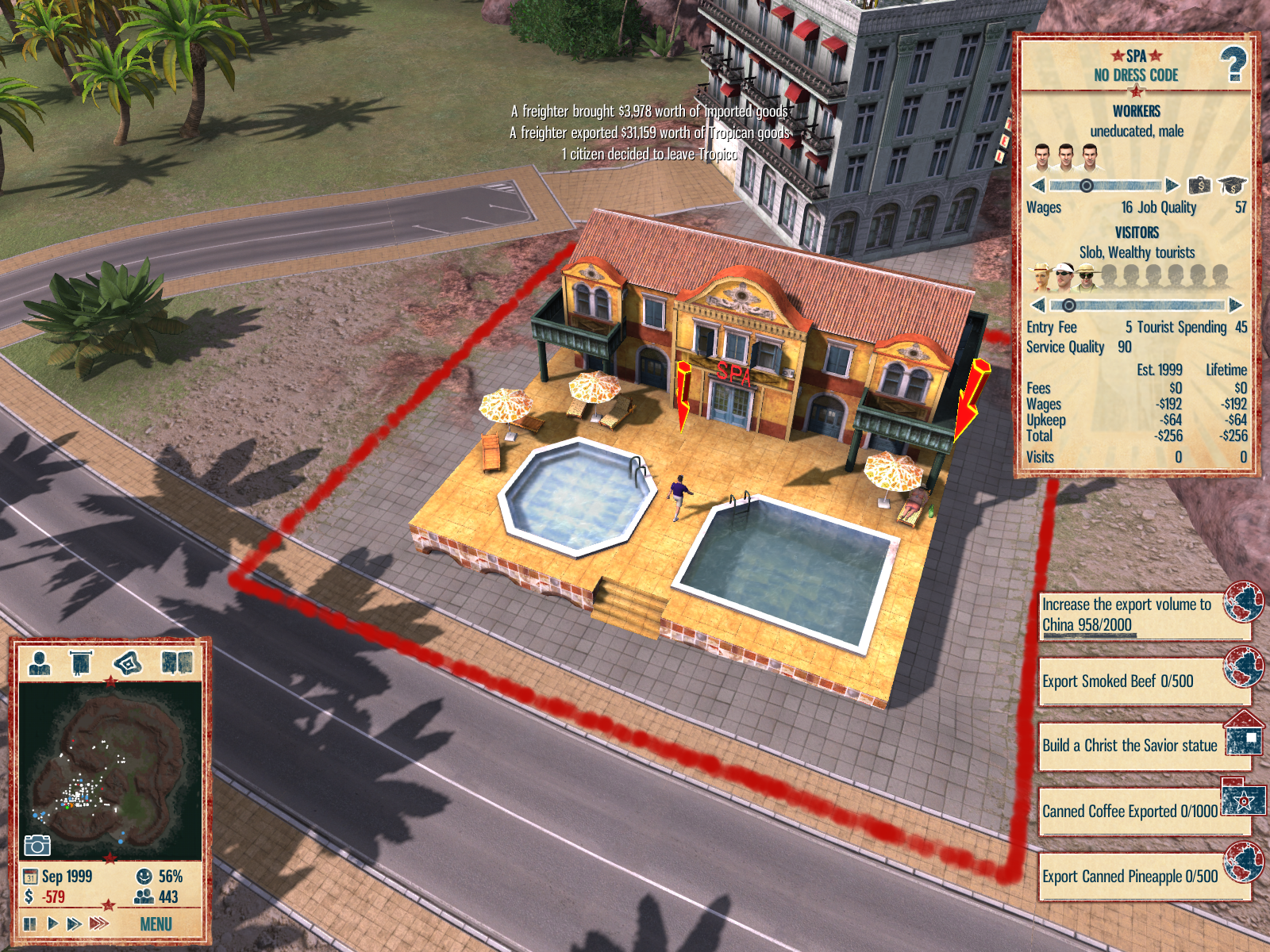Open the MENU button
Image resolution: width=1270 pixels, height=952 pixels.
pyautogui.click(x=156, y=924)
